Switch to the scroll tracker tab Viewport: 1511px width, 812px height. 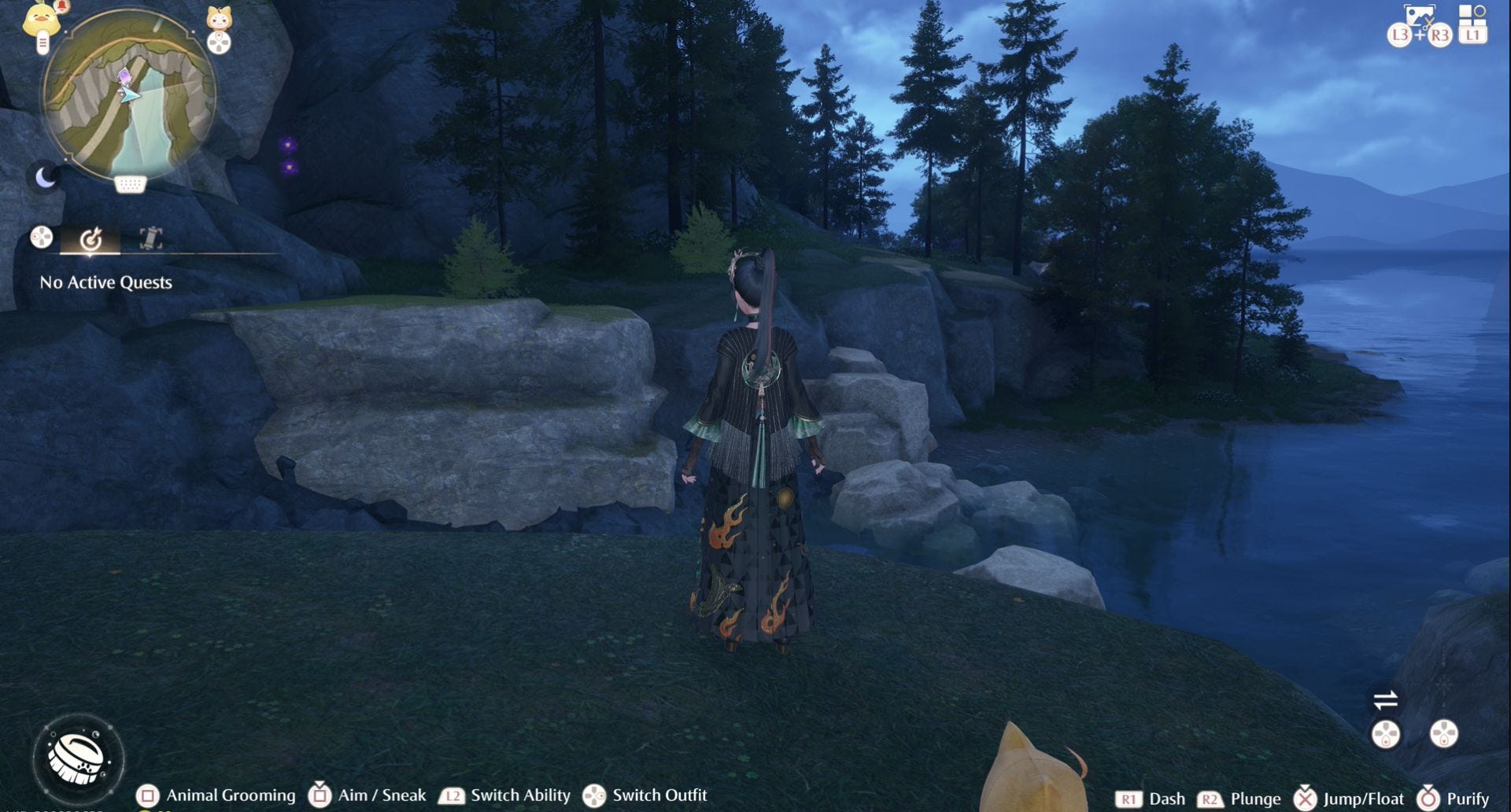click(x=150, y=238)
